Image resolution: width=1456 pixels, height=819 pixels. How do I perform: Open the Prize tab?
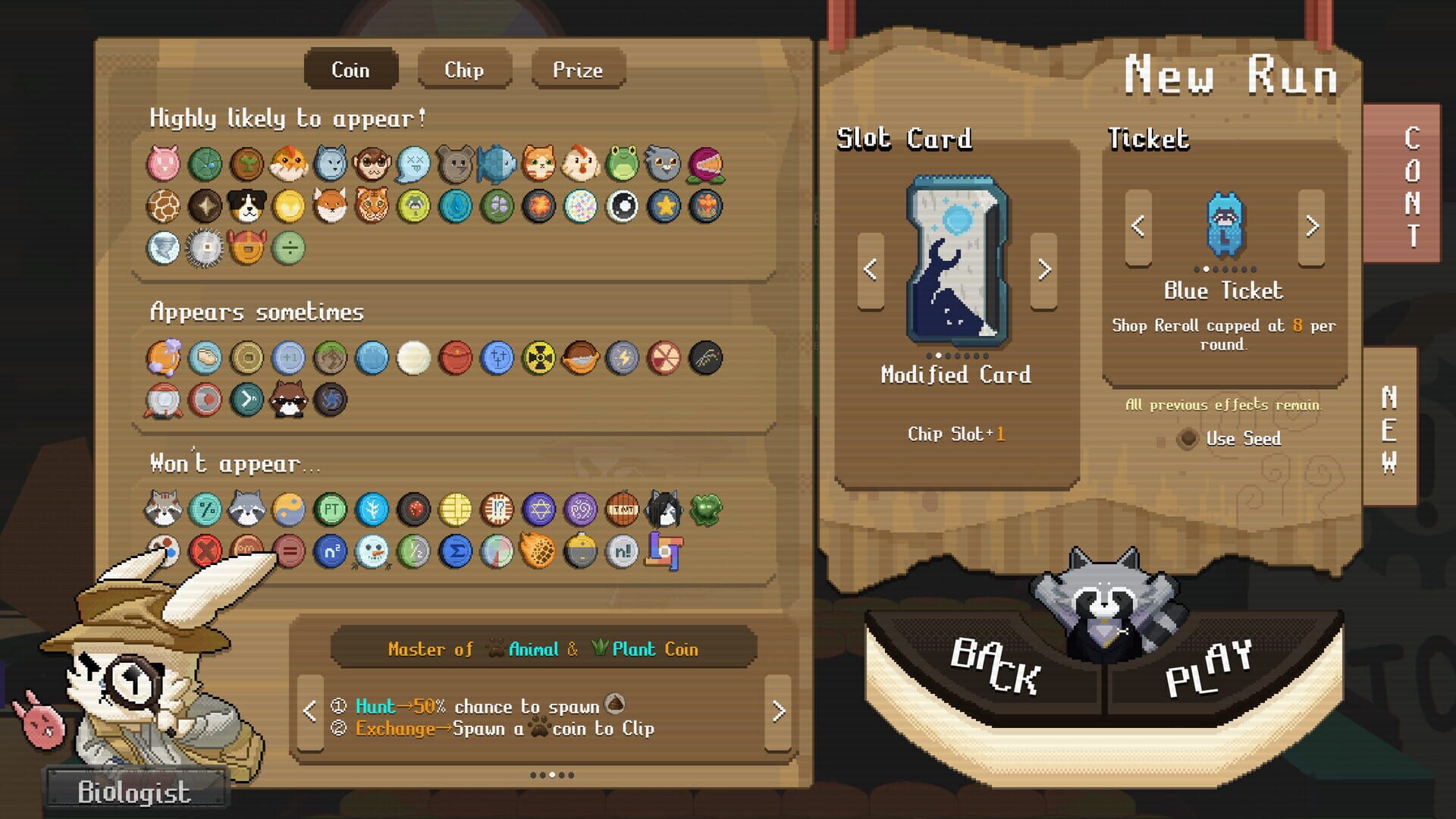pos(578,69)
